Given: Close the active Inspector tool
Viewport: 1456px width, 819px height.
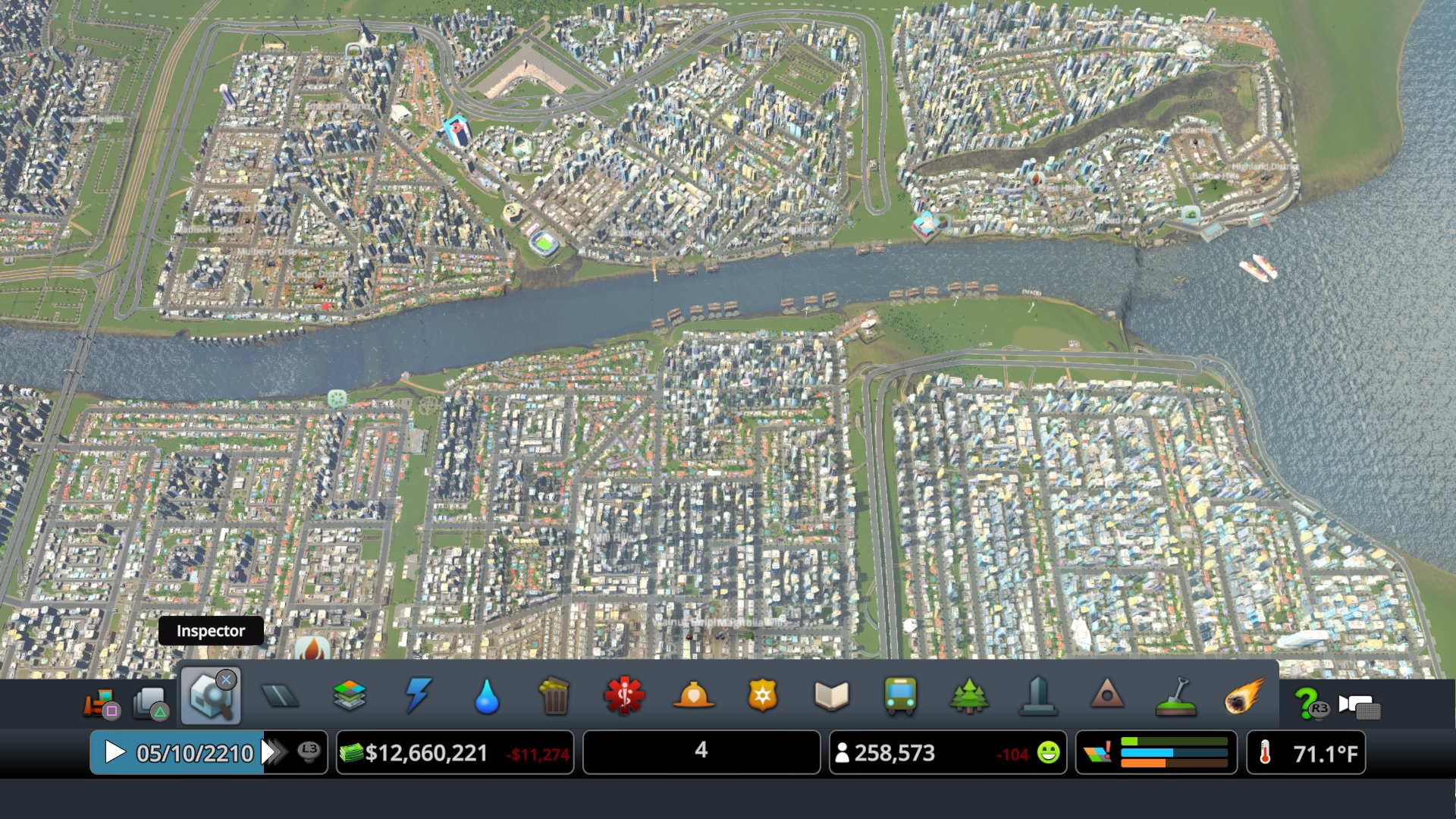Looking at the screenshot, I should coord(224,681).
